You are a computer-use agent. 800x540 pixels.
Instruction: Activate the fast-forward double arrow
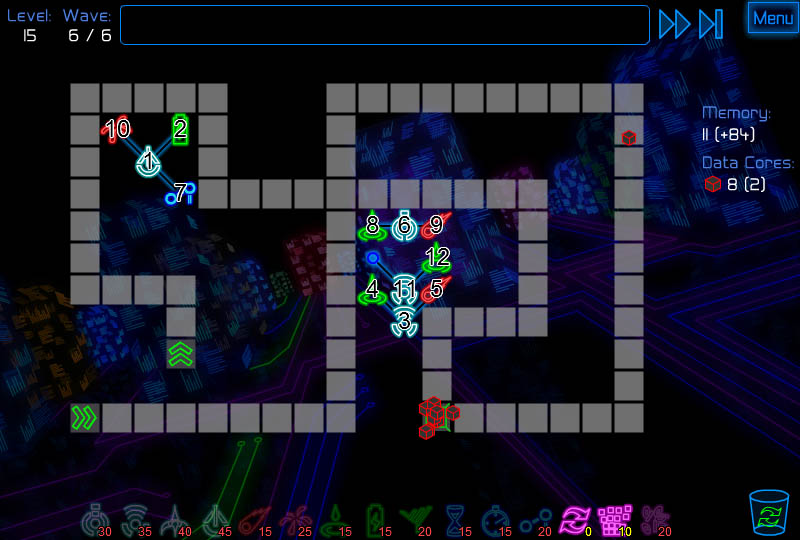coord(674,24)
